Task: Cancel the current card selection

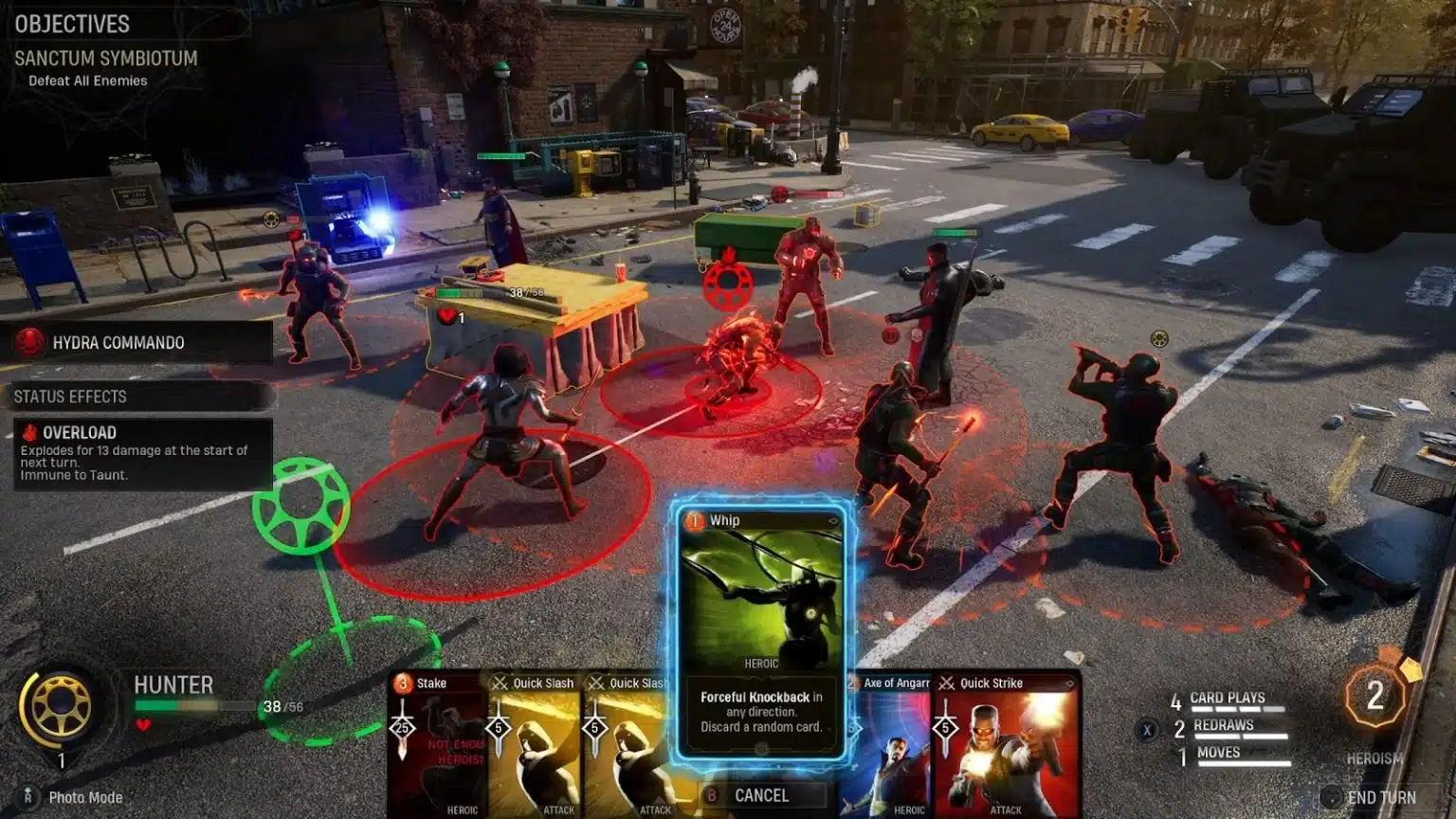Action: coord(761,796)
